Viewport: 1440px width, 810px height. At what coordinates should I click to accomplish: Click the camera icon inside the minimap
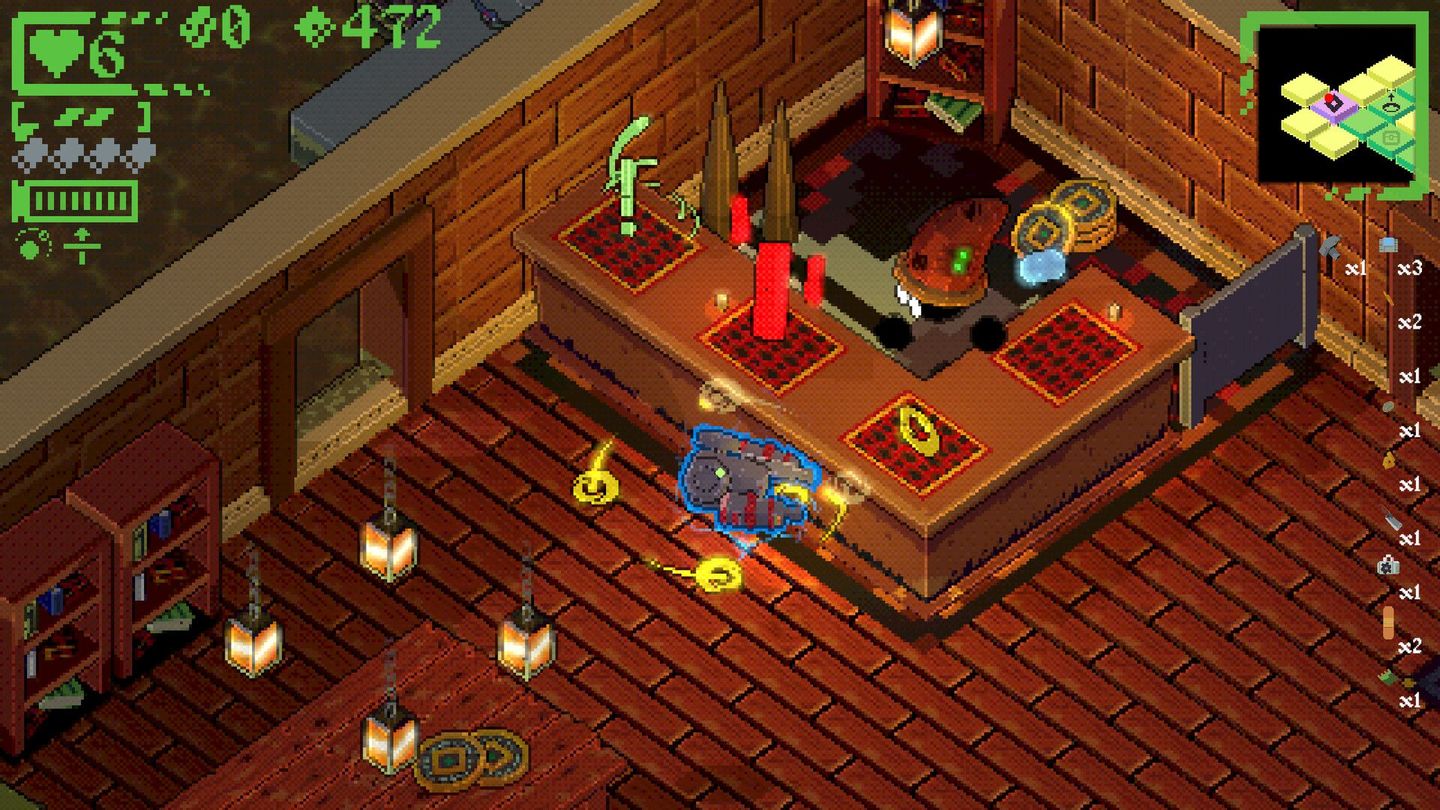1391,137
